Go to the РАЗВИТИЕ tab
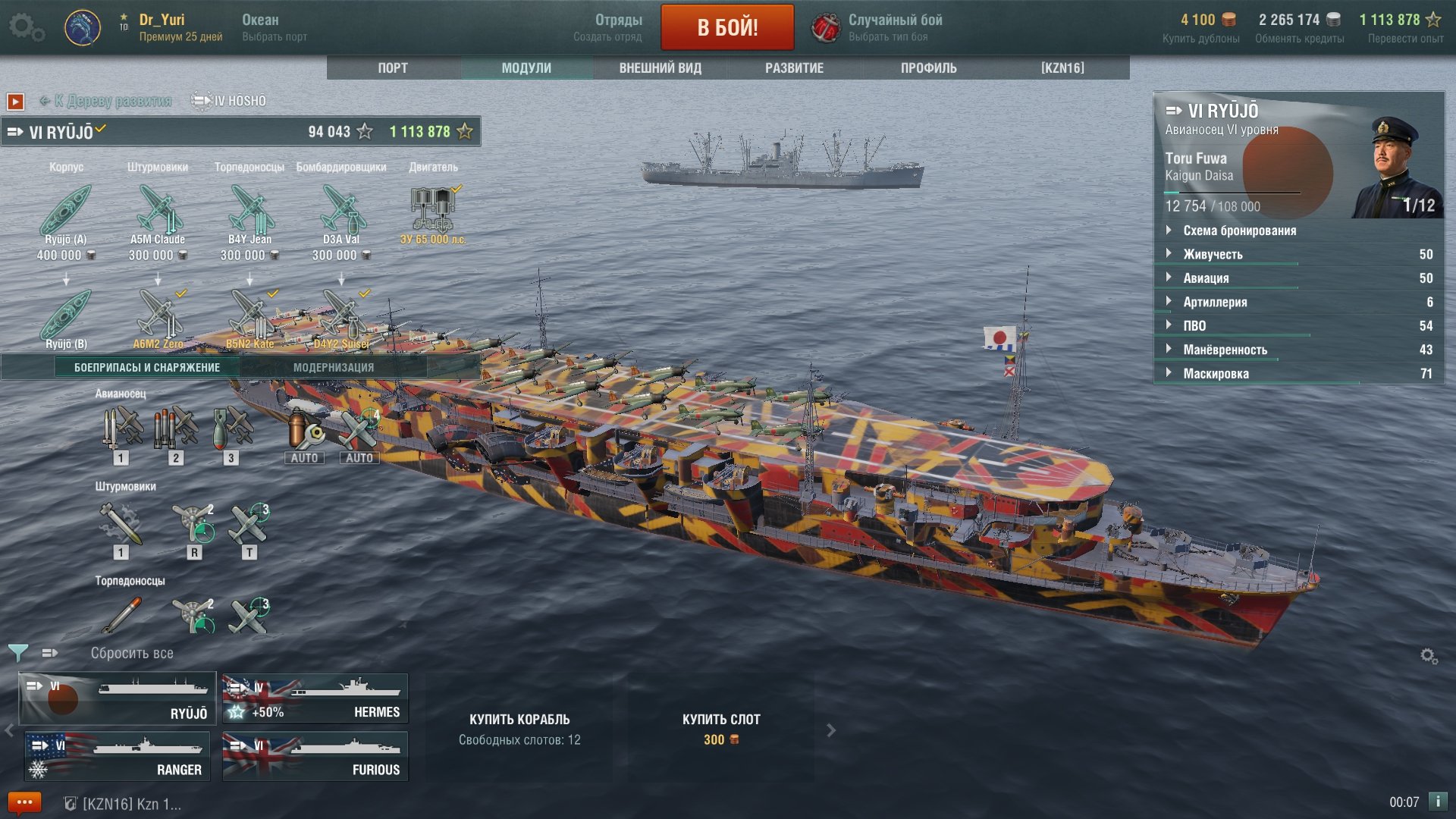This screenshot has width=1456, height=819. pyautogui.click(x=794, y=68)
